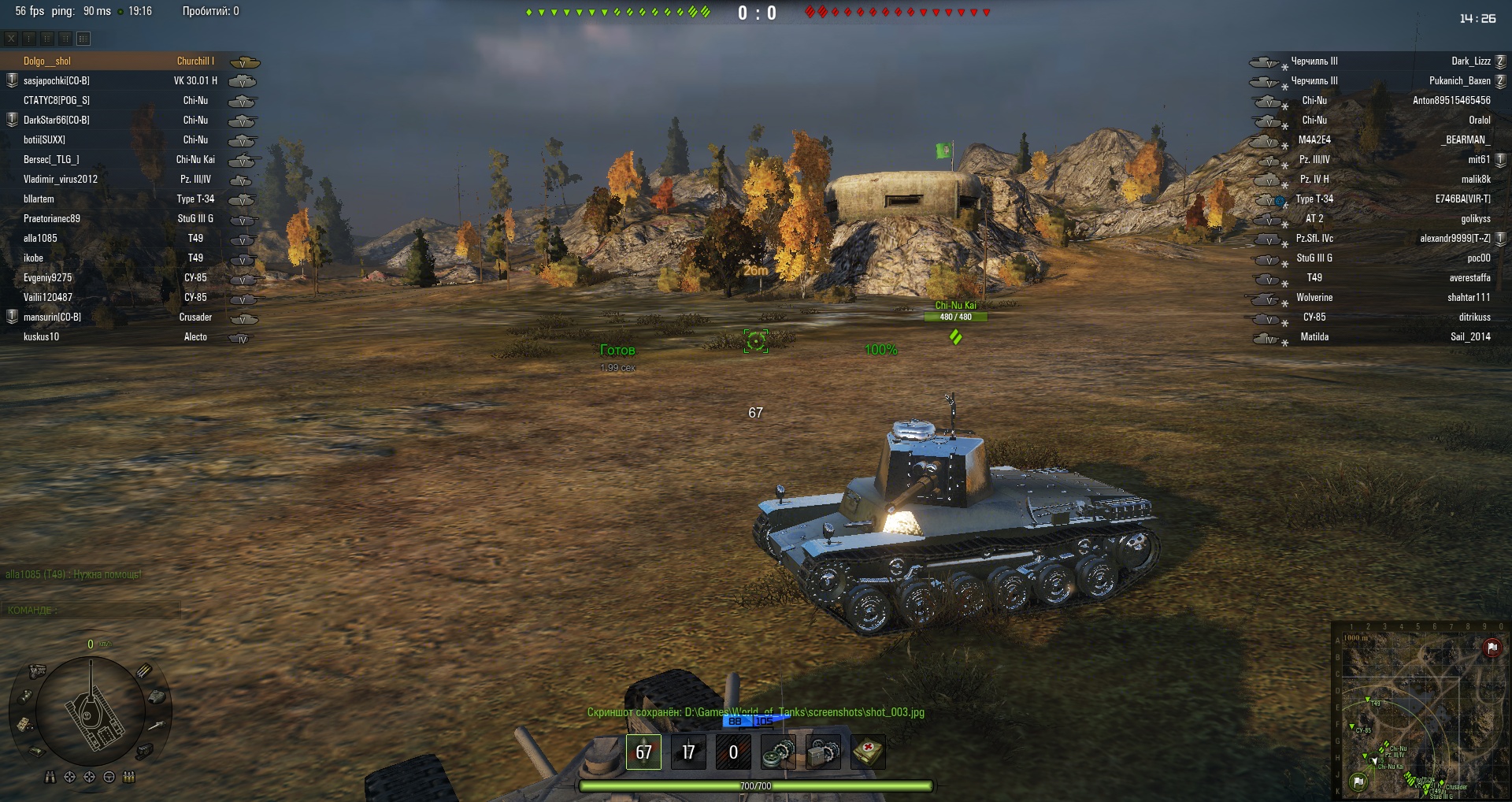Select player Dolgo__shol in the team list
Image resolution: width=1512 pixels, height=802 pixels.
47,61
